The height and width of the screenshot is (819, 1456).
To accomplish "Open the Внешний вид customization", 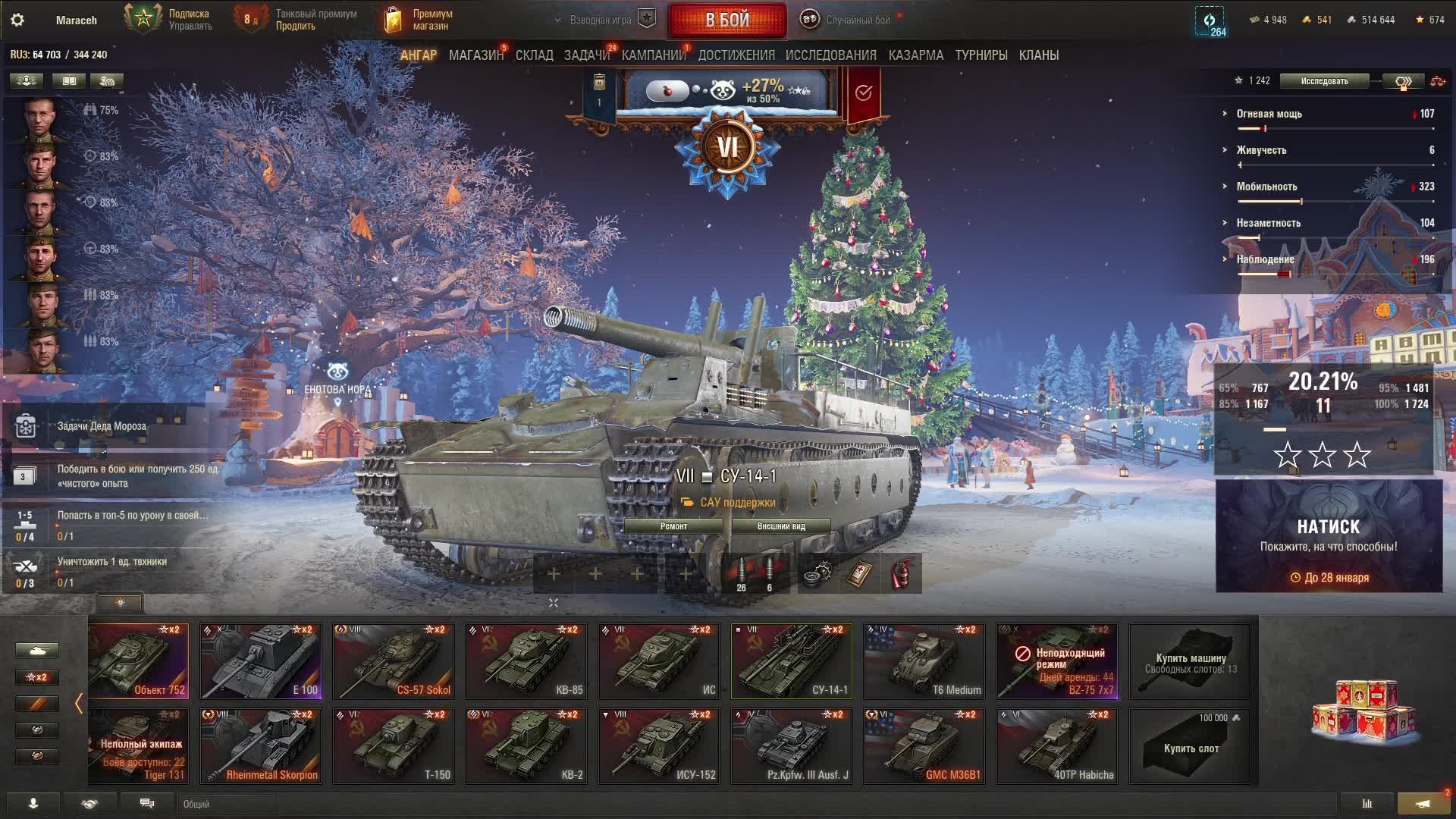I will 780,526.
